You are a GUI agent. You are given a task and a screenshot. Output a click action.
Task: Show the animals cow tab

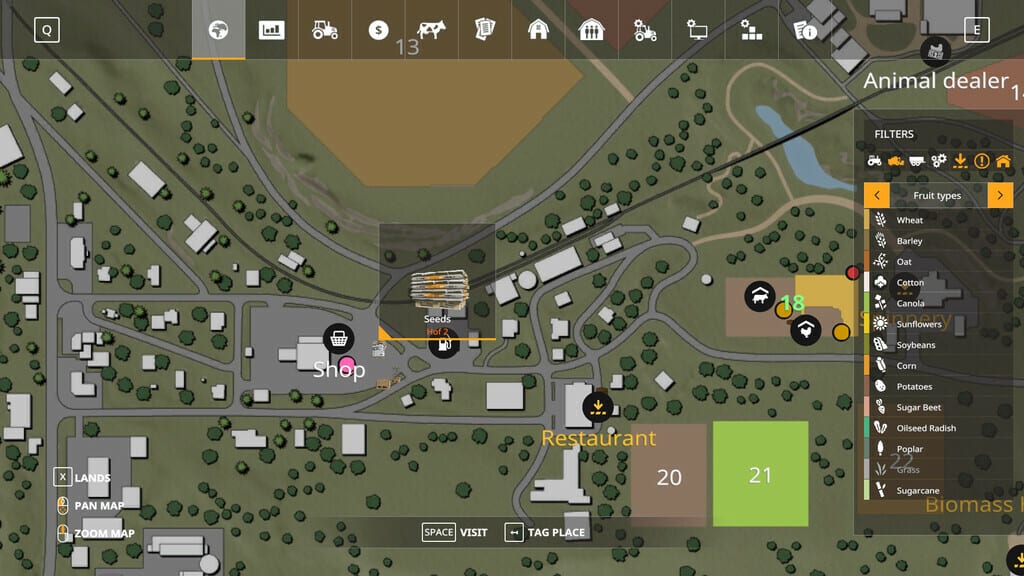(432, 30)
